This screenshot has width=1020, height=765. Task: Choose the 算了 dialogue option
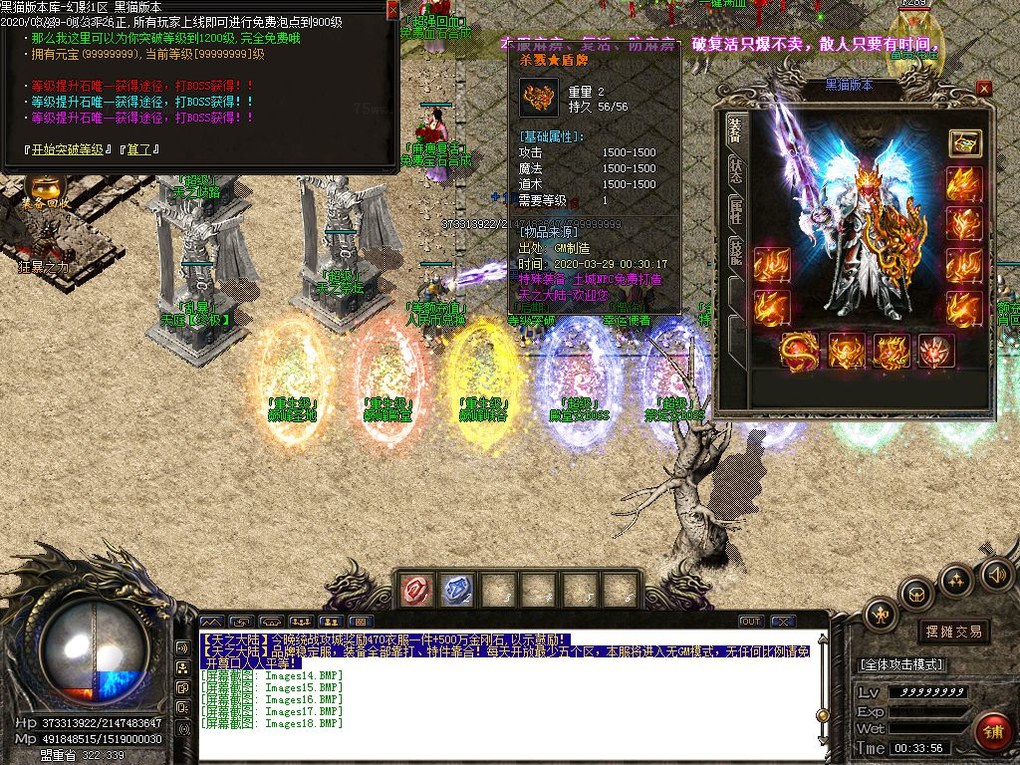[139, 150]
